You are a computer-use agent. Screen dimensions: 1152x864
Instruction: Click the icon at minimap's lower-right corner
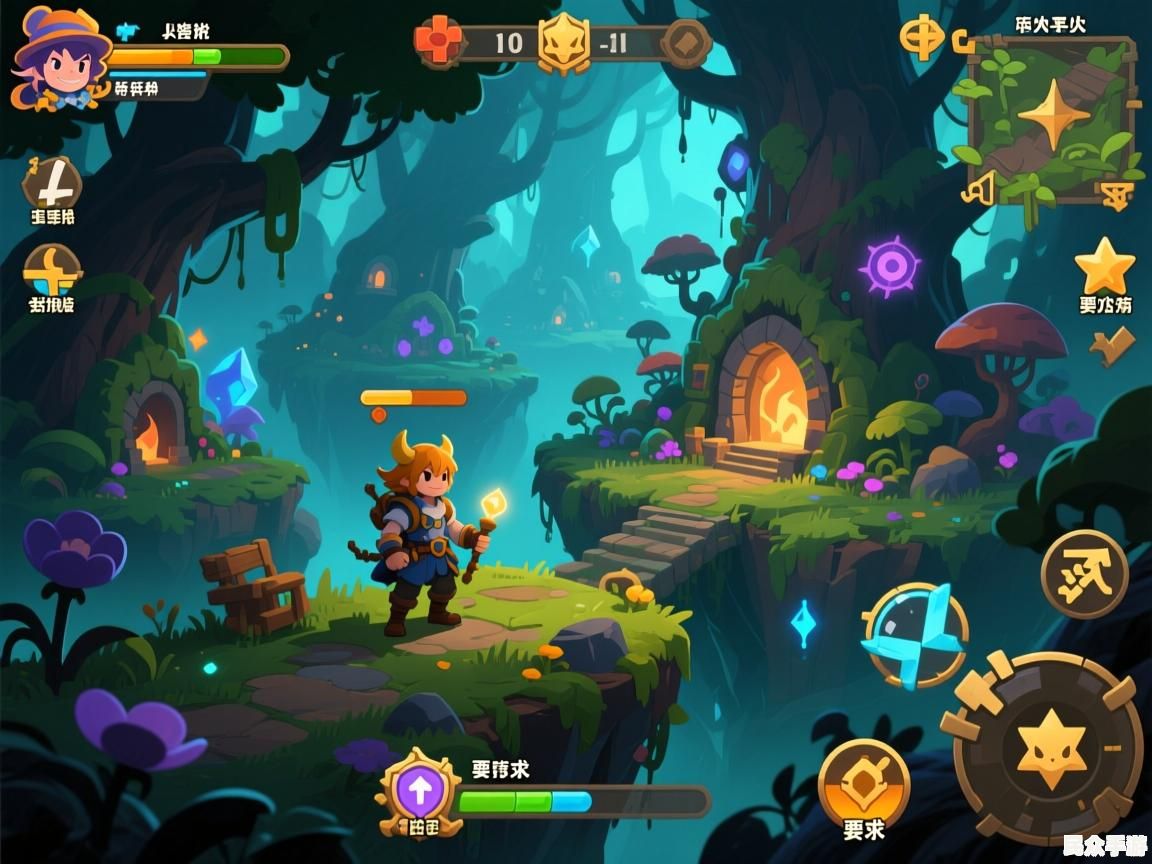pyautogui.click(x=1116, y=194)
